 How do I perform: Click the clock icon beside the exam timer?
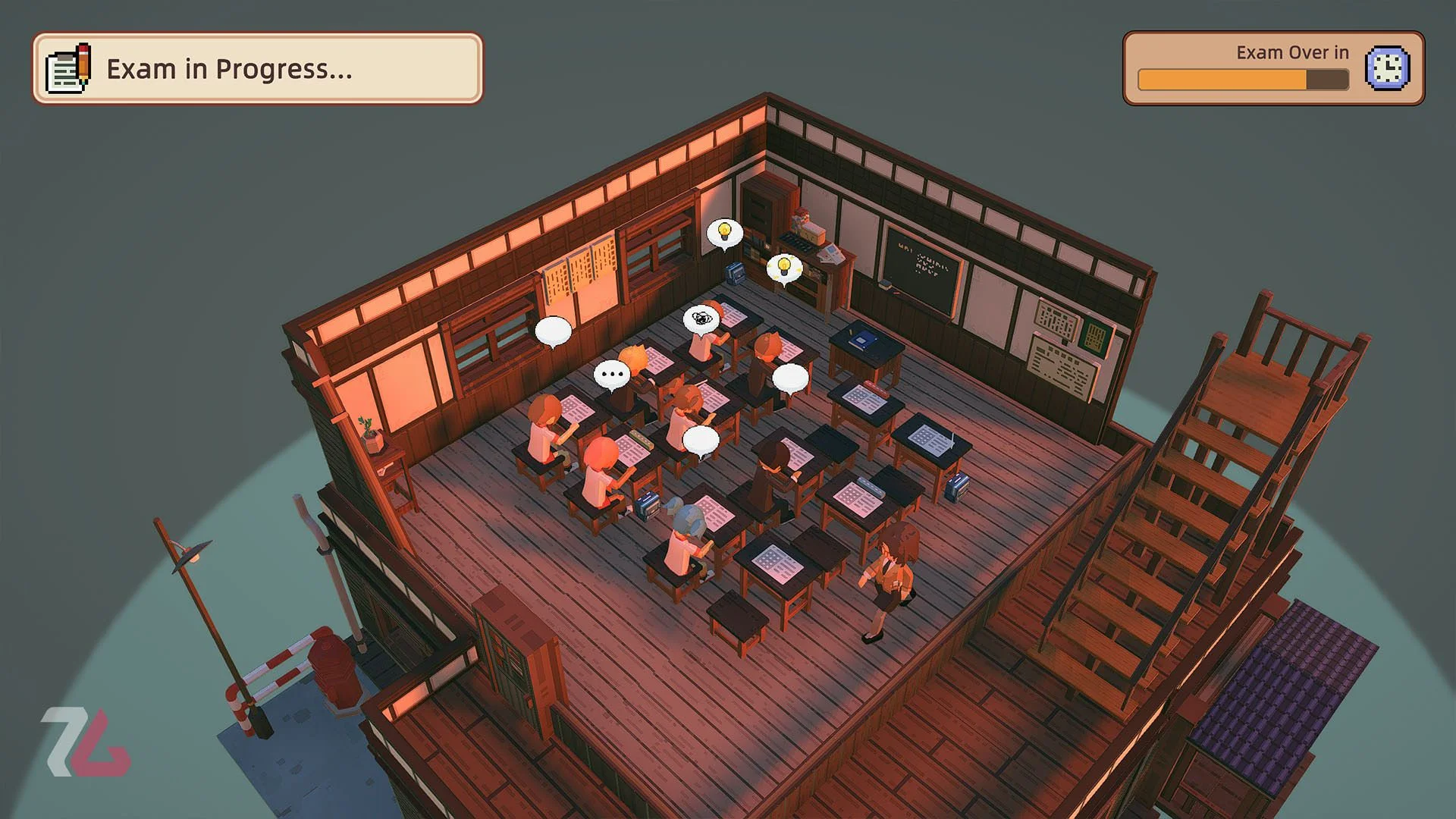pos(1387,68)
